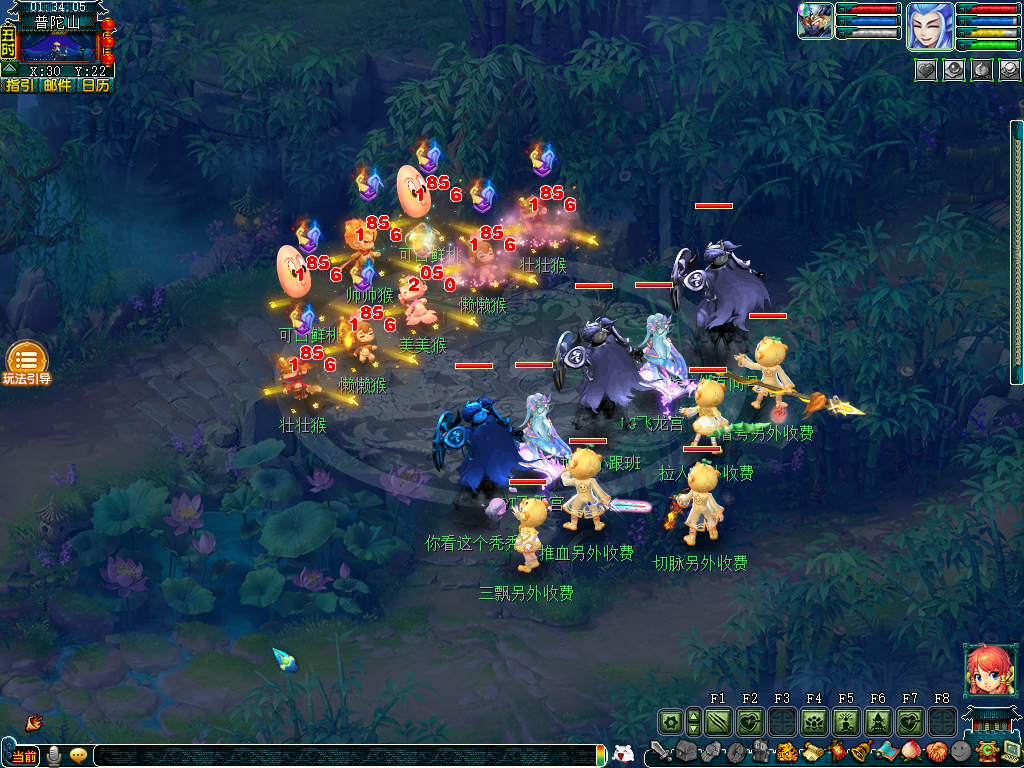This screenshot has height=768, width=1024.
Task: Select the blue-haired character portrait
Action: tap(929, 26)
